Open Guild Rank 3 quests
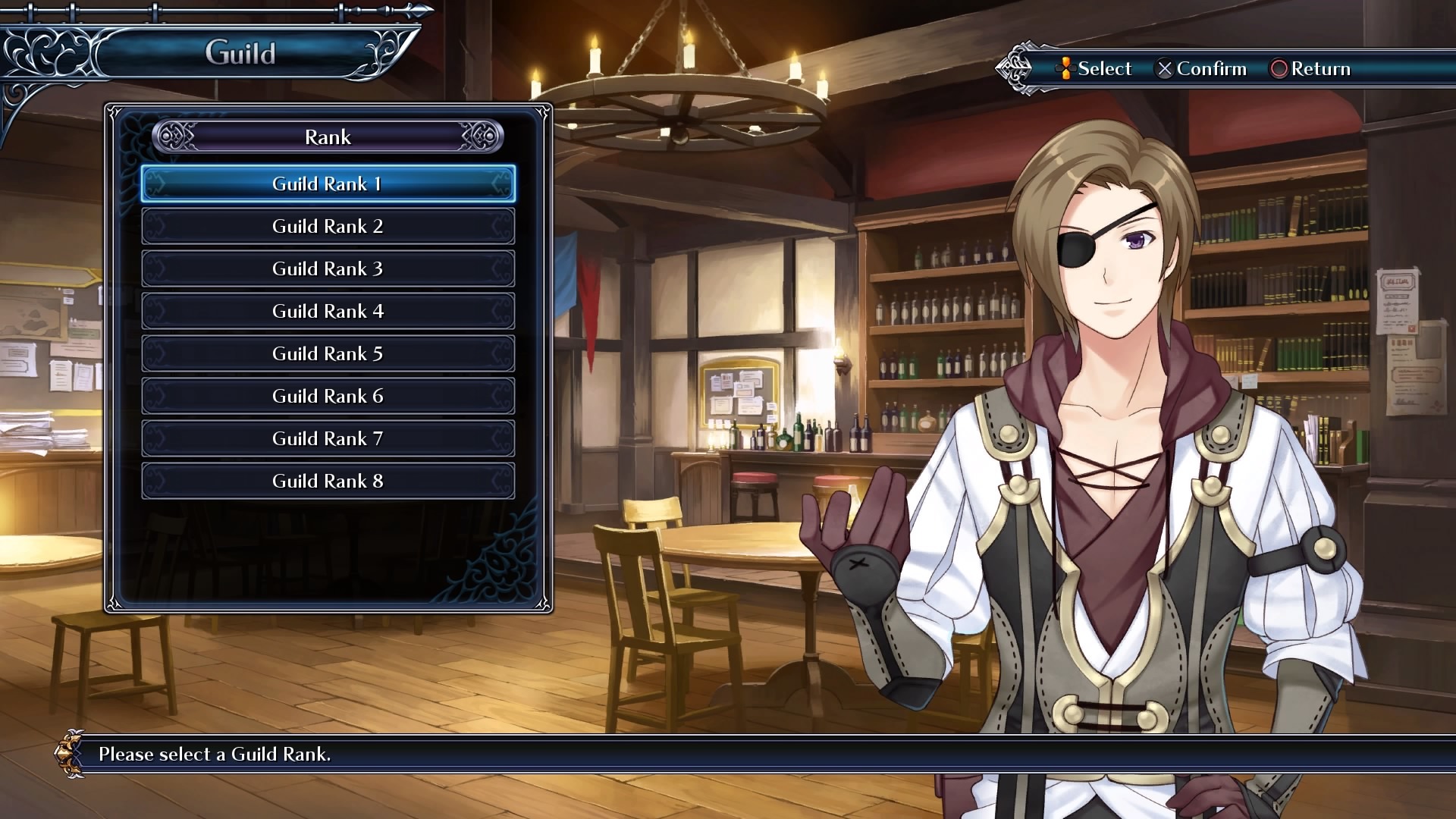This screenshot has height=819, width=1456. [328, 269]
